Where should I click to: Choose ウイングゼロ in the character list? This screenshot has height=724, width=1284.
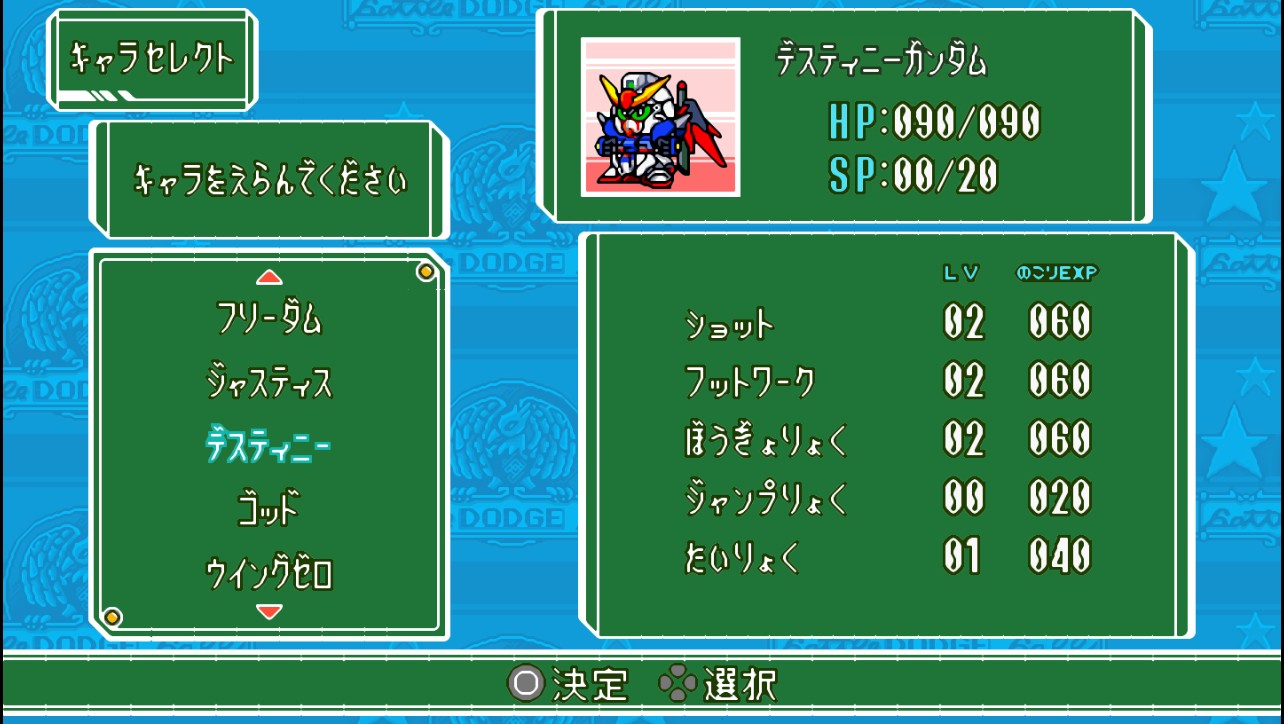click(x=269, y=574)
